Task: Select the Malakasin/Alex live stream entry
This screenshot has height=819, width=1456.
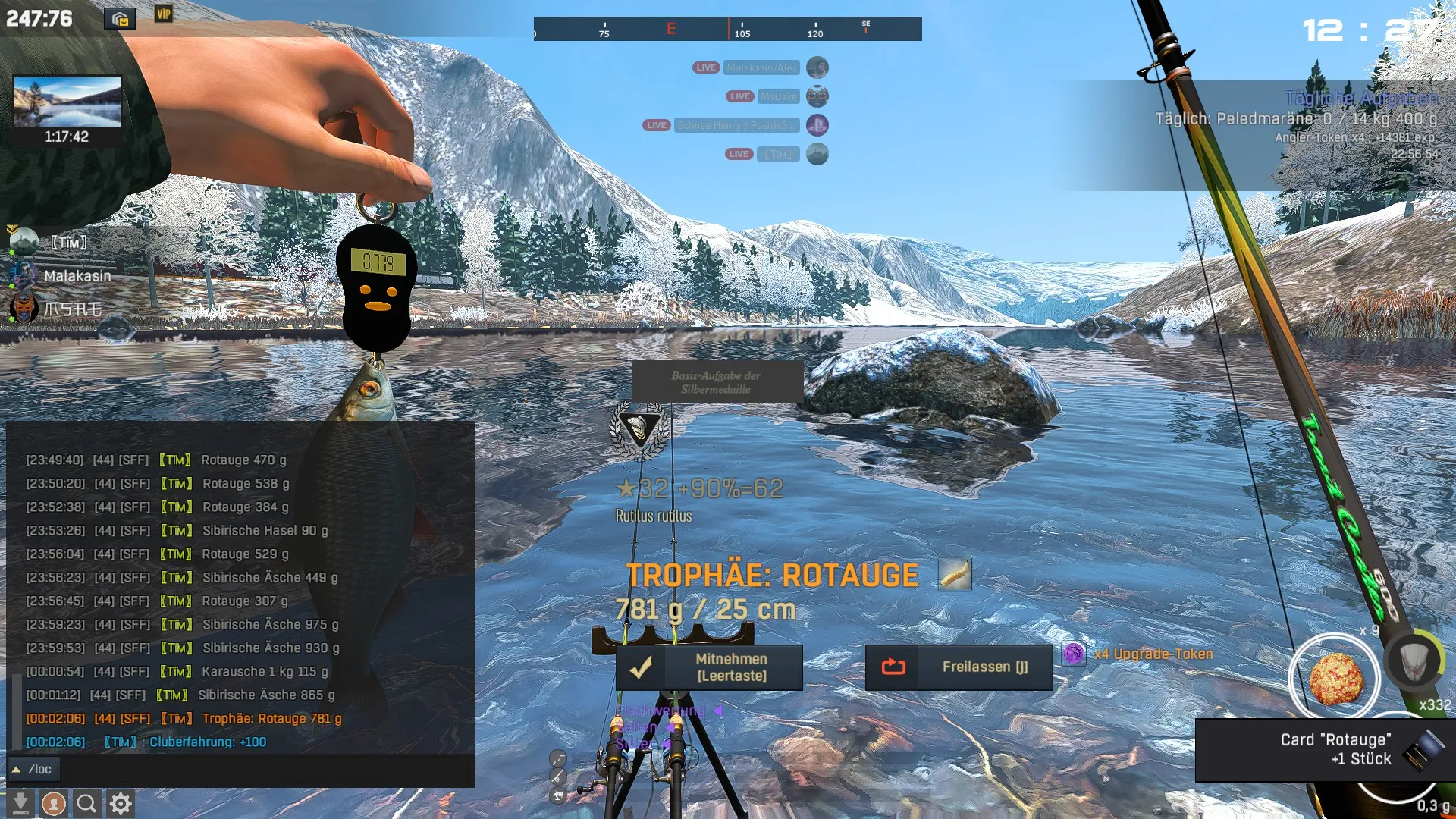Action: tap(761, 67)
